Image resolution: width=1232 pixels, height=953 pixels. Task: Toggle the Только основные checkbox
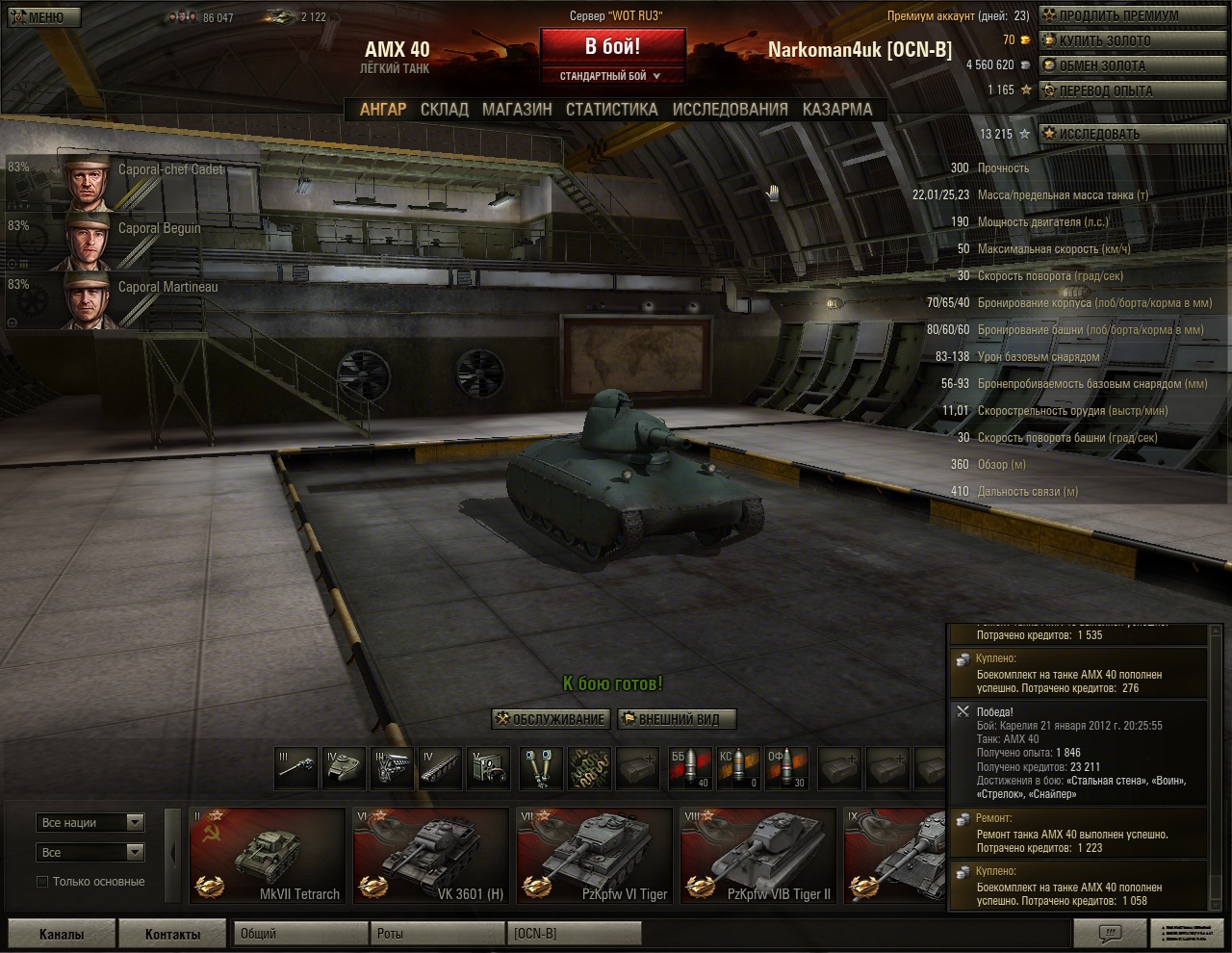pyautogui.click(x=42, y=882)
